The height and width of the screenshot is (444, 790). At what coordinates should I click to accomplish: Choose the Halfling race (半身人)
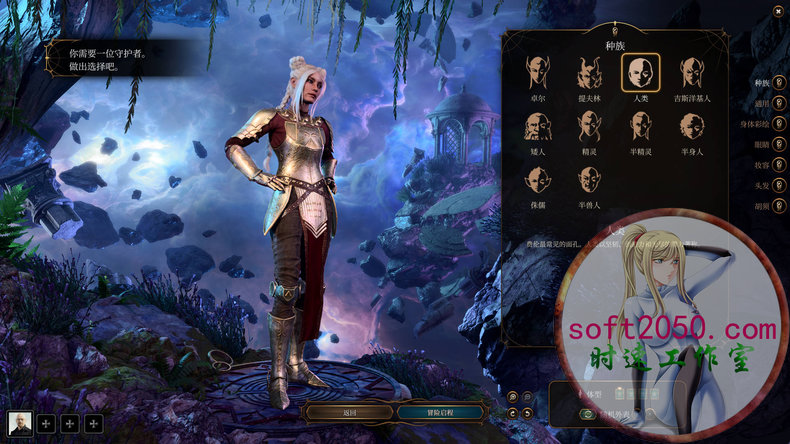[x=691, y=127]
